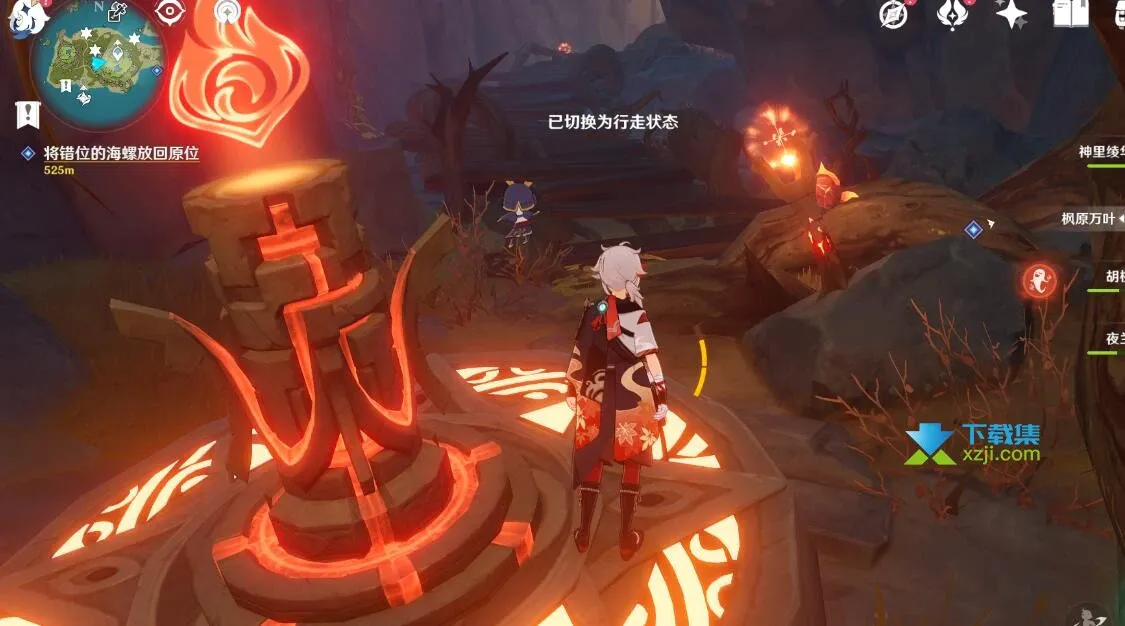Open the Wish four-pointed star icon
The height and width of the screenshot is (626, 1125).
(1011, 13)
